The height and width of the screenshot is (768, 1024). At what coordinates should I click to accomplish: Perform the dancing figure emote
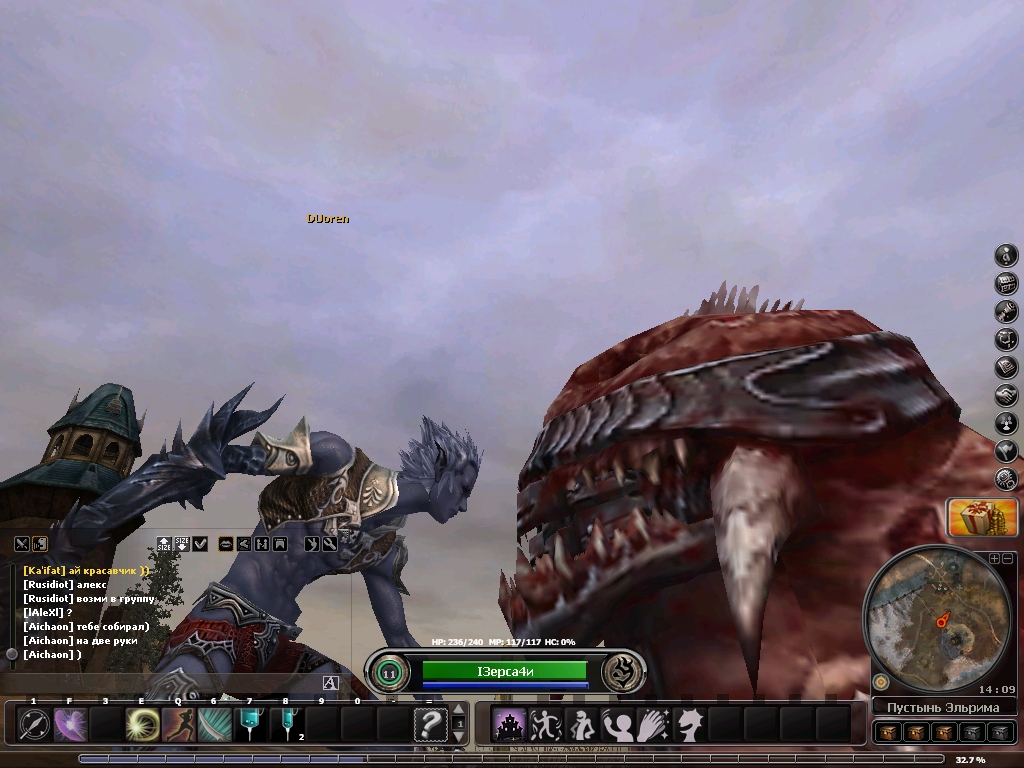(545, 724)
